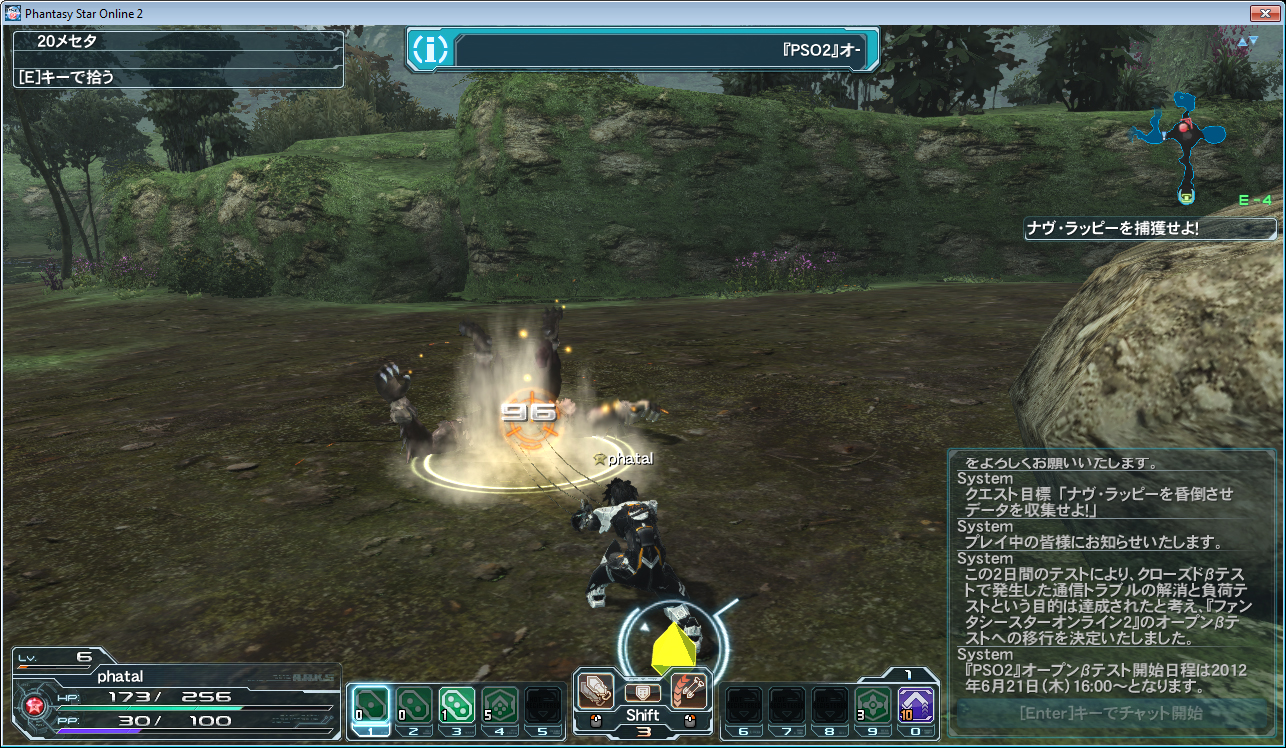The width and height of the screenshot is (1286, 748).
Task: Click the weapon action arrows icon
Action: pyautogui.click(x=690, y=690)
